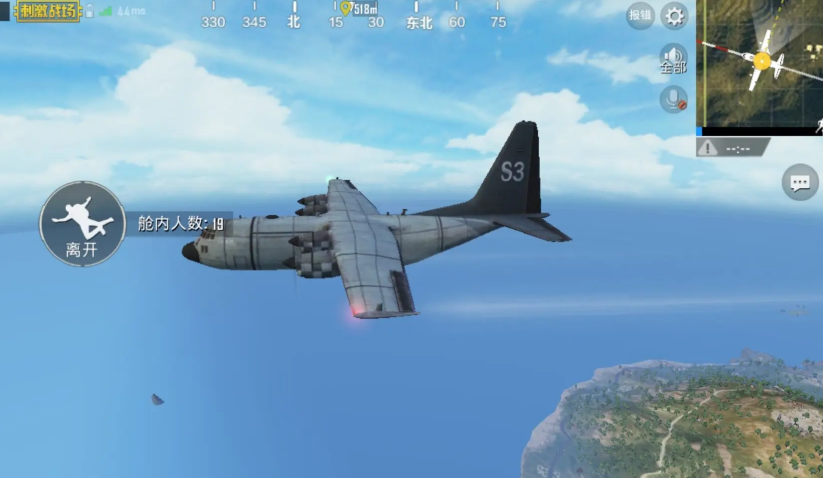The image size is (823, 478).
Task: Expand the minimap
Action: point(760,63)
